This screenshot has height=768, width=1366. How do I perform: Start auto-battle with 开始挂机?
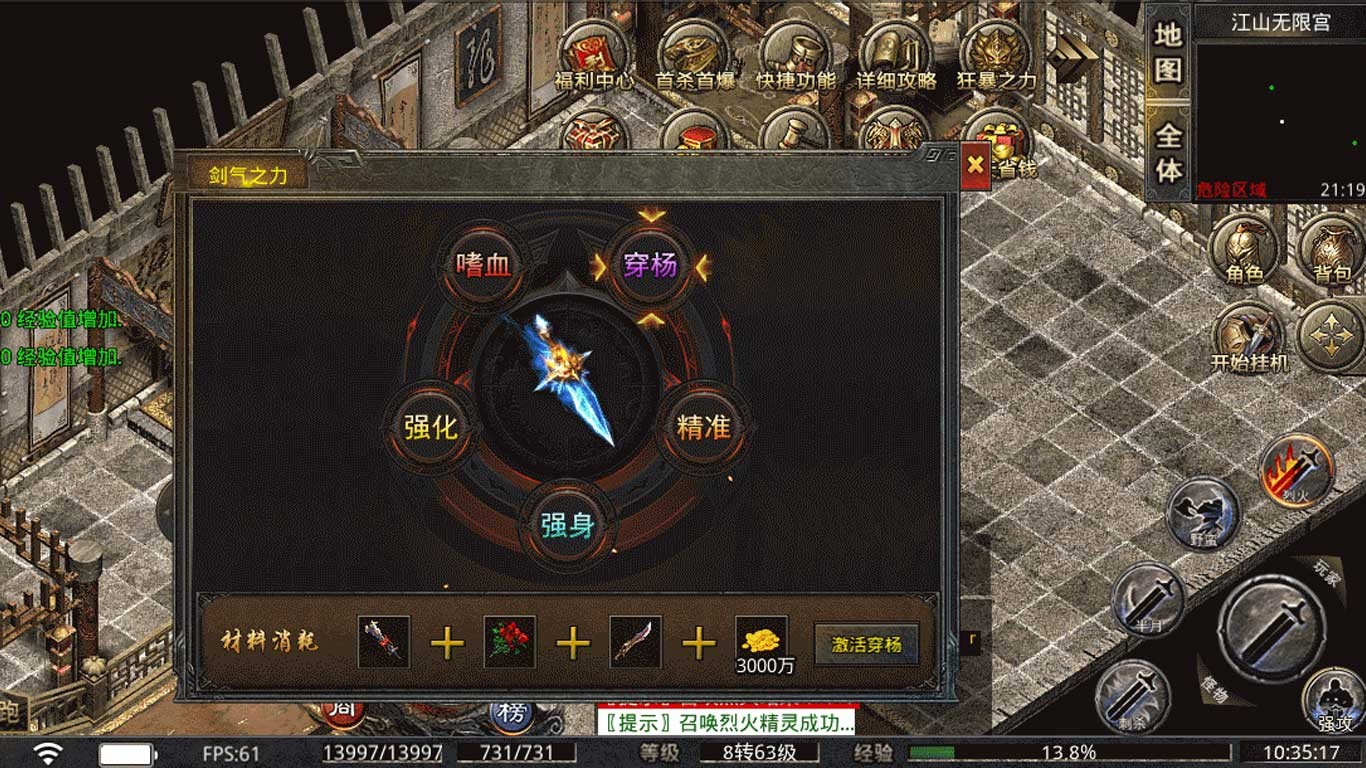tap(1249, 338)
